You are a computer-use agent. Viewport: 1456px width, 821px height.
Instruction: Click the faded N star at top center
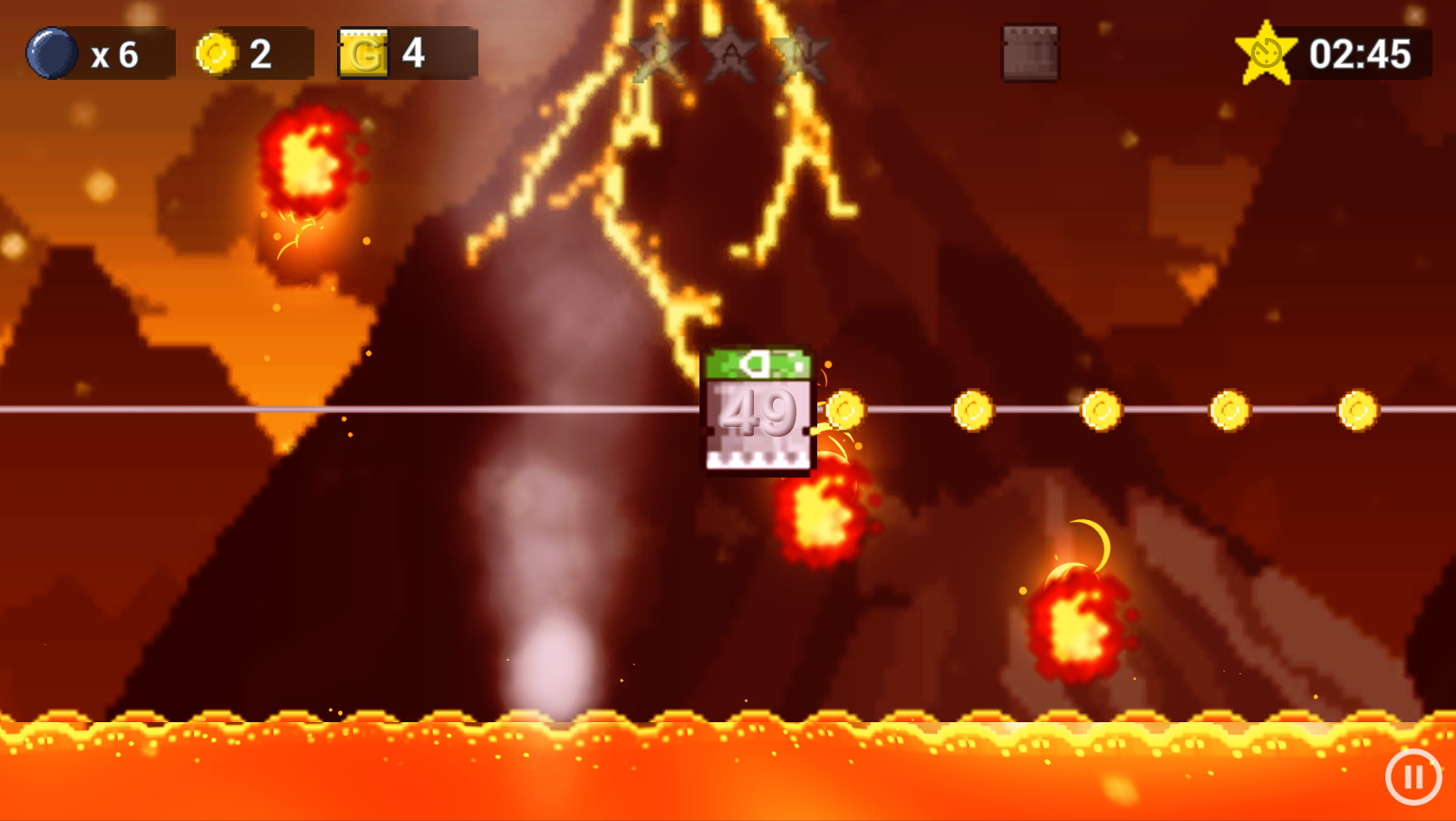[799, 54]
